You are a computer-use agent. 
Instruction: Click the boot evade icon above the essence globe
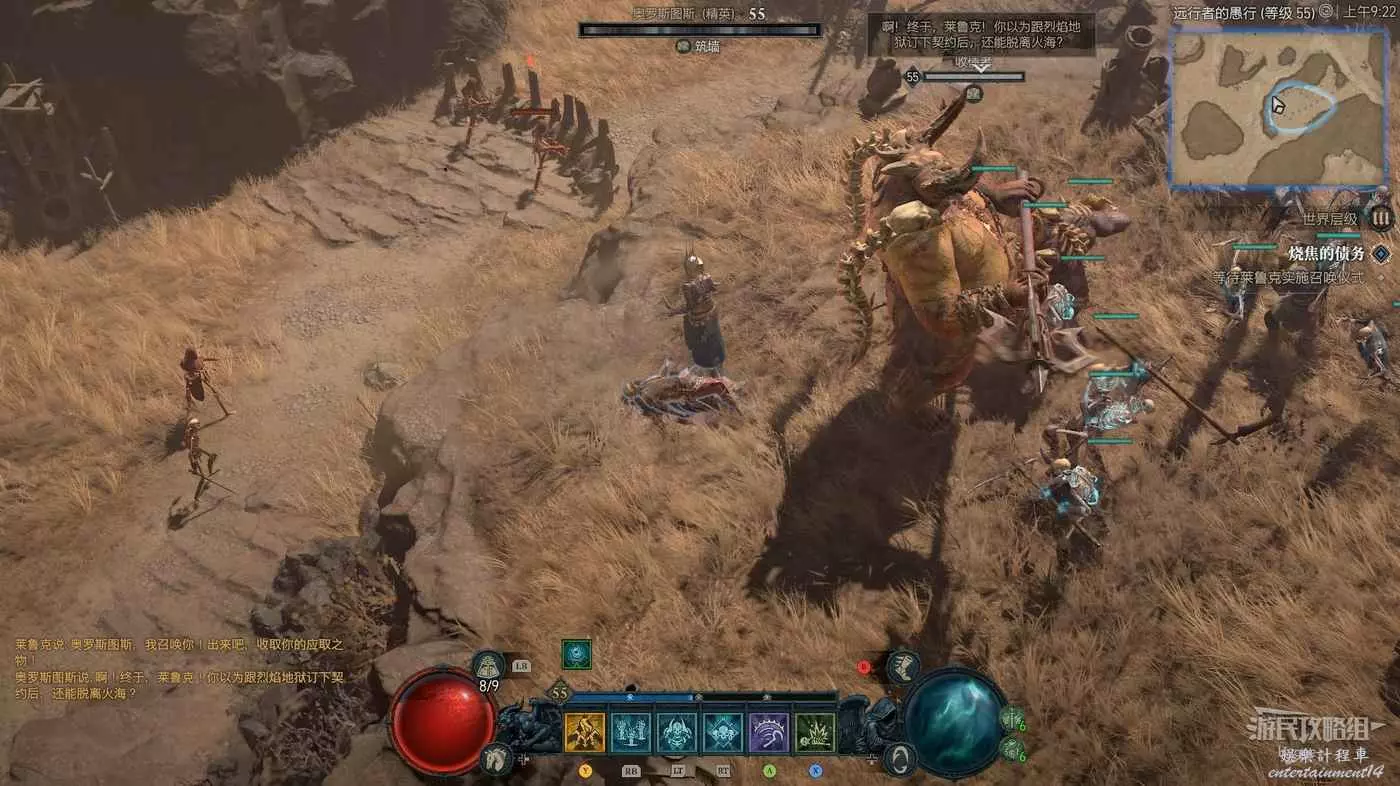point(904,667)
